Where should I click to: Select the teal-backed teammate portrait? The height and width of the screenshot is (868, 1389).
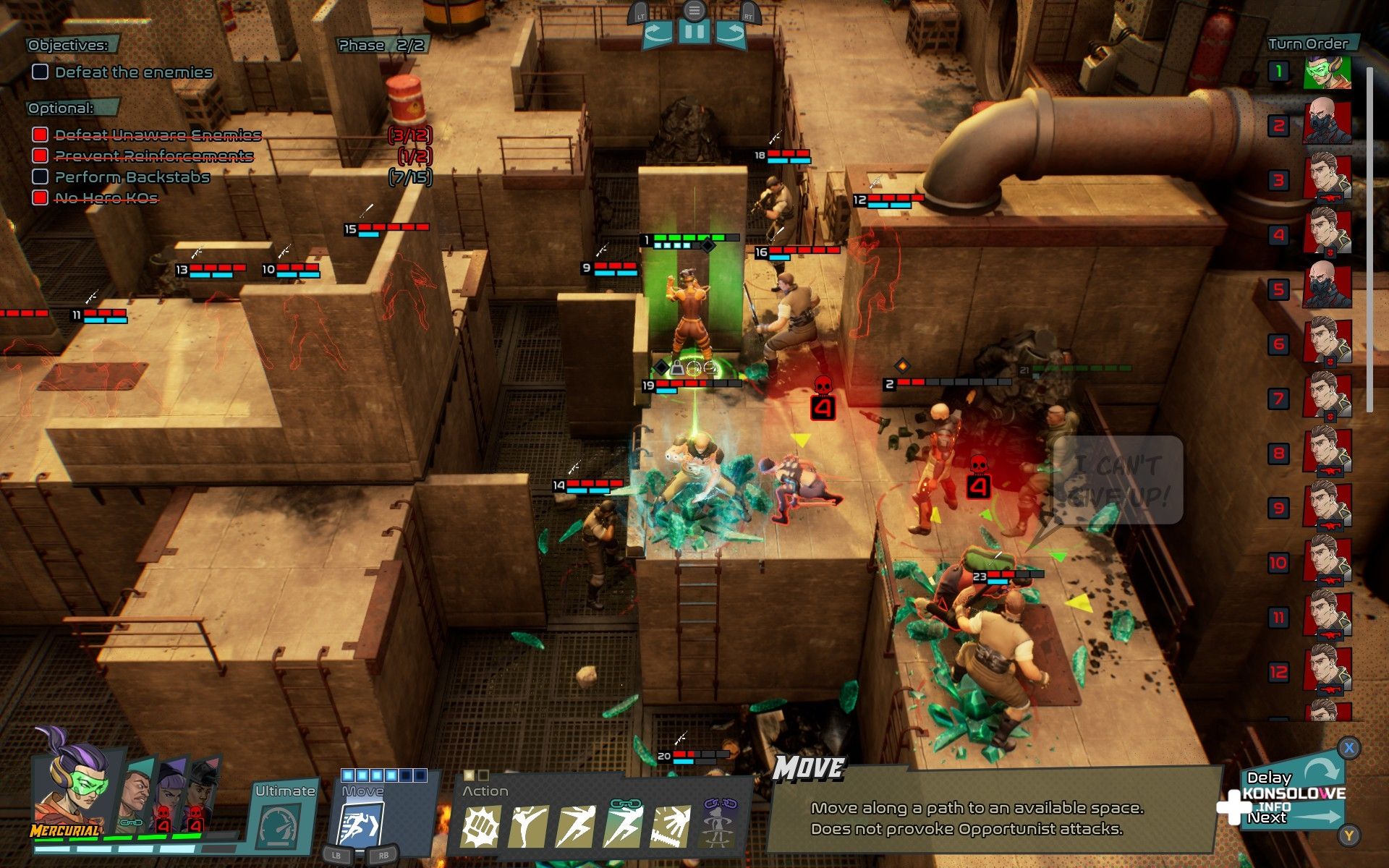pos(136,792)
